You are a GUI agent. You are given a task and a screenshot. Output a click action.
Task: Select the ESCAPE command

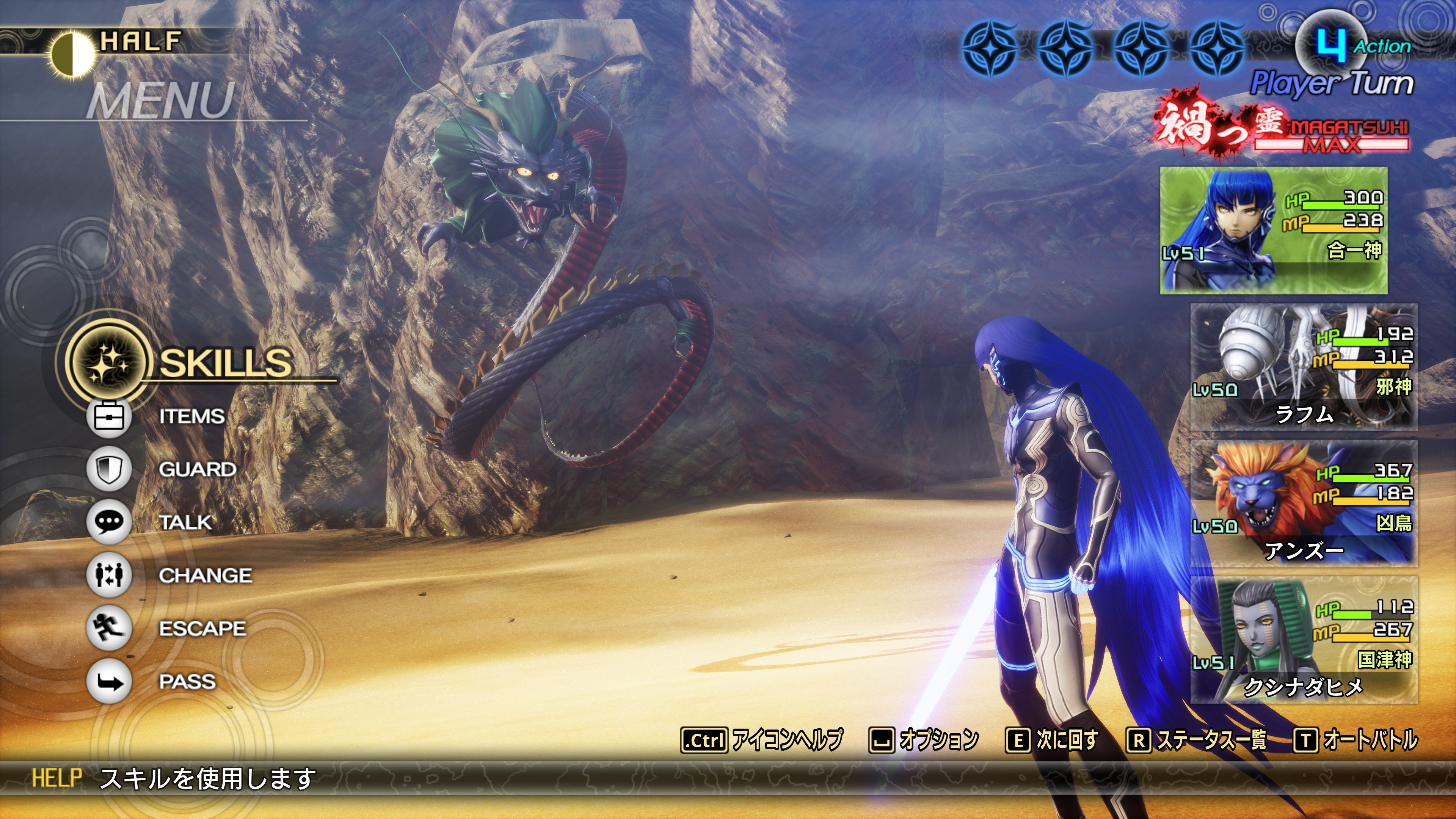point(202,629)
